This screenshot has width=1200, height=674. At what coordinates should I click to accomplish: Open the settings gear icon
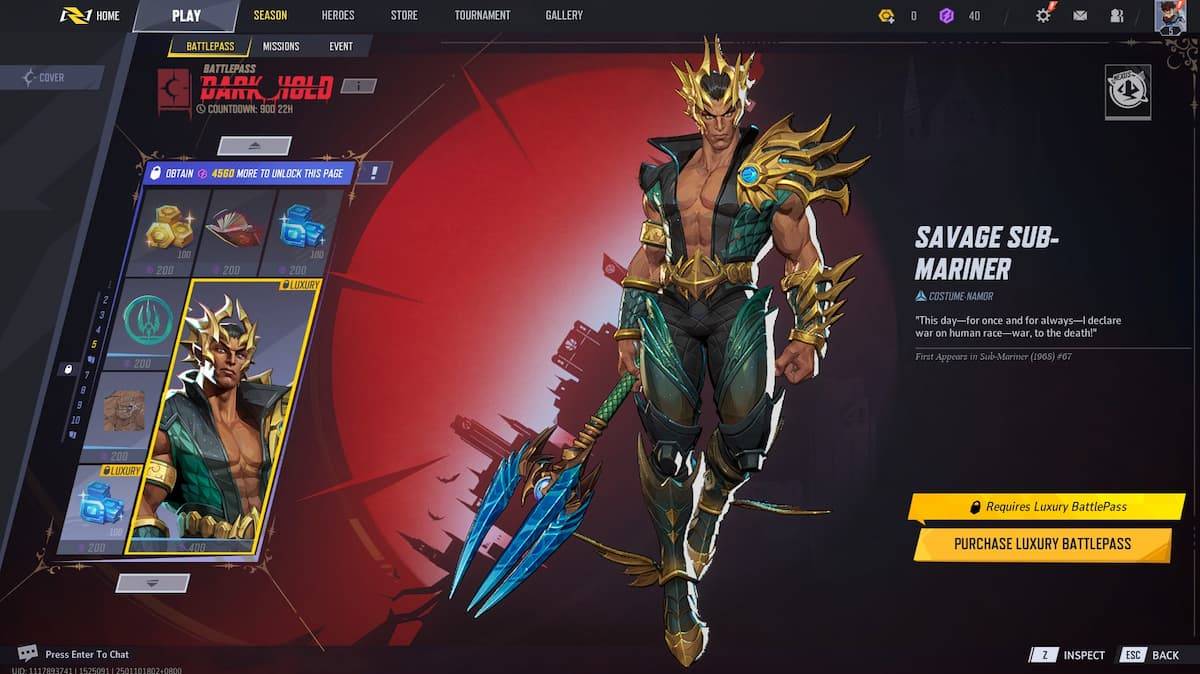tap(1044, 15)
